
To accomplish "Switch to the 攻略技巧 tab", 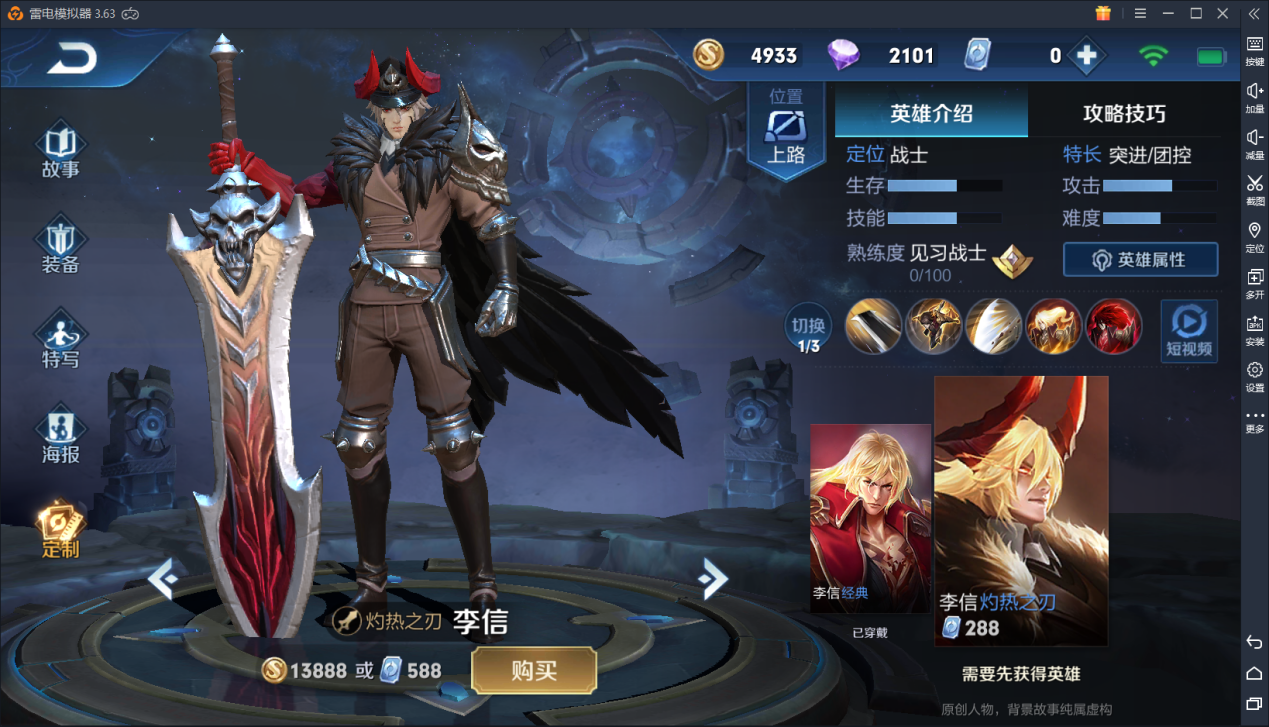I will 1124,113.
